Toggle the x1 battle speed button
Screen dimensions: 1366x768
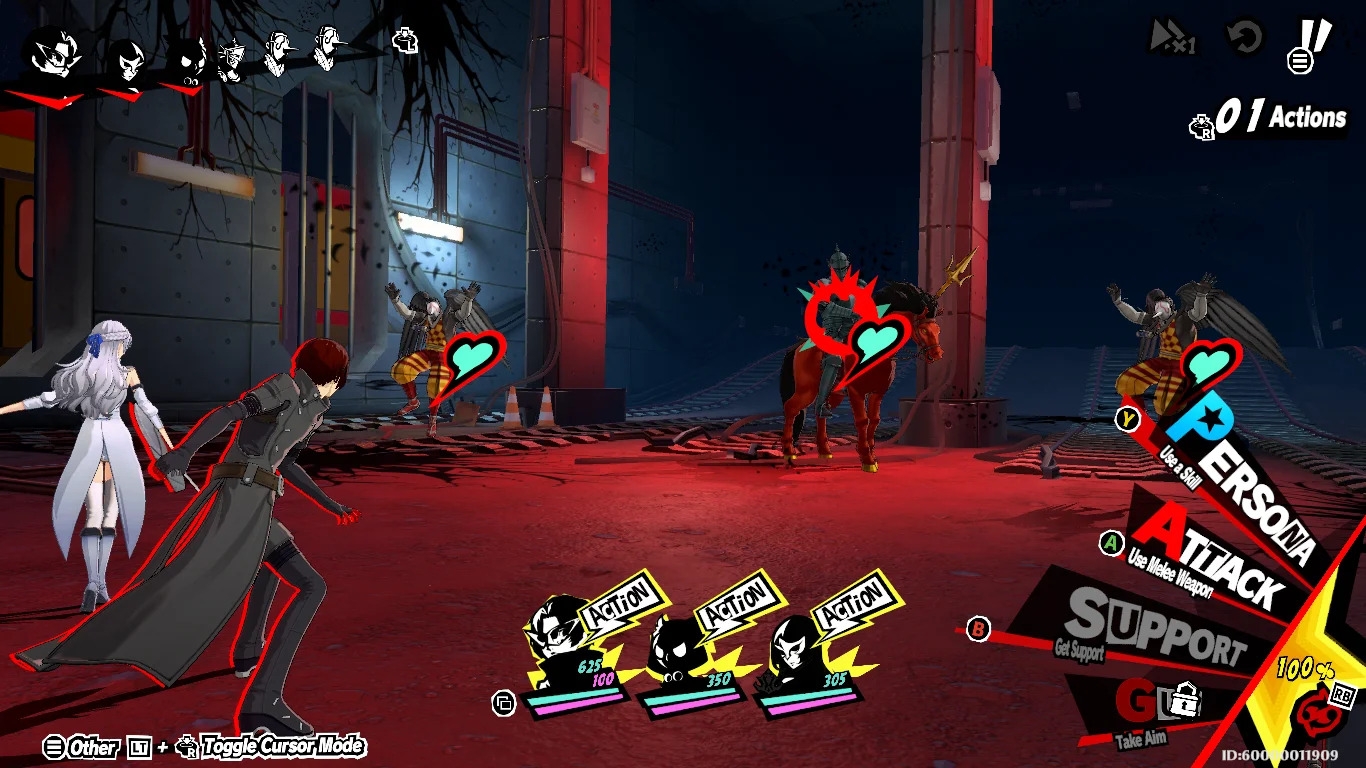coord(1172,39)
